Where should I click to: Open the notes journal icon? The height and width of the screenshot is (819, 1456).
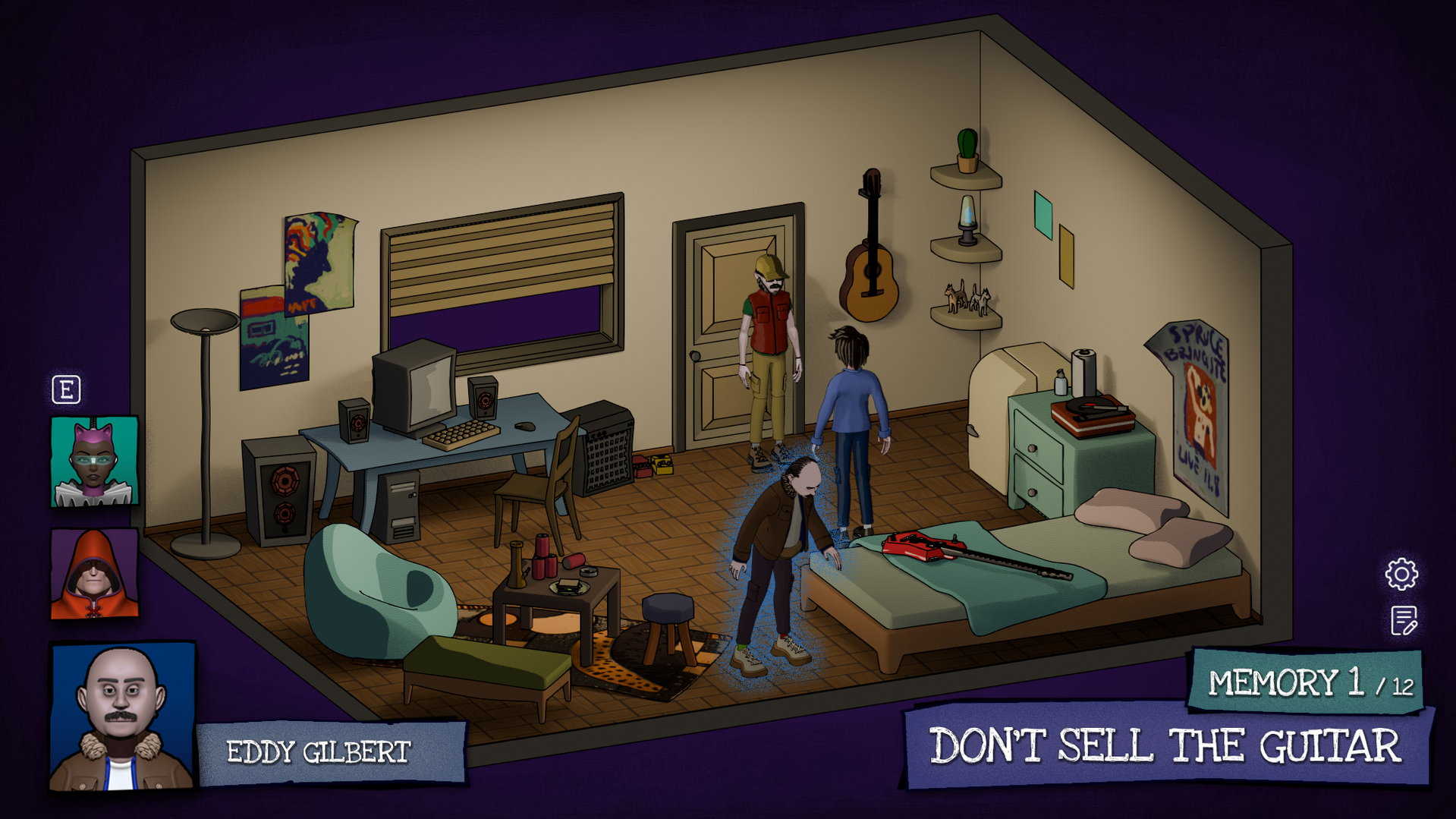1404,621
